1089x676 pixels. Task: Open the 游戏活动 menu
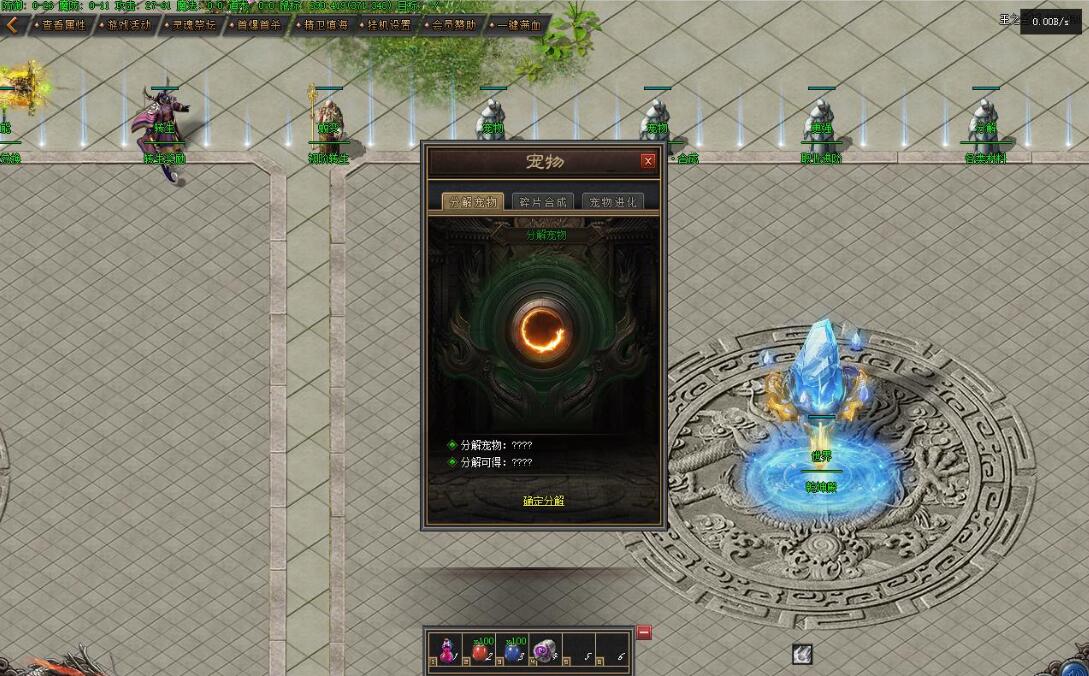pos(129,25)
